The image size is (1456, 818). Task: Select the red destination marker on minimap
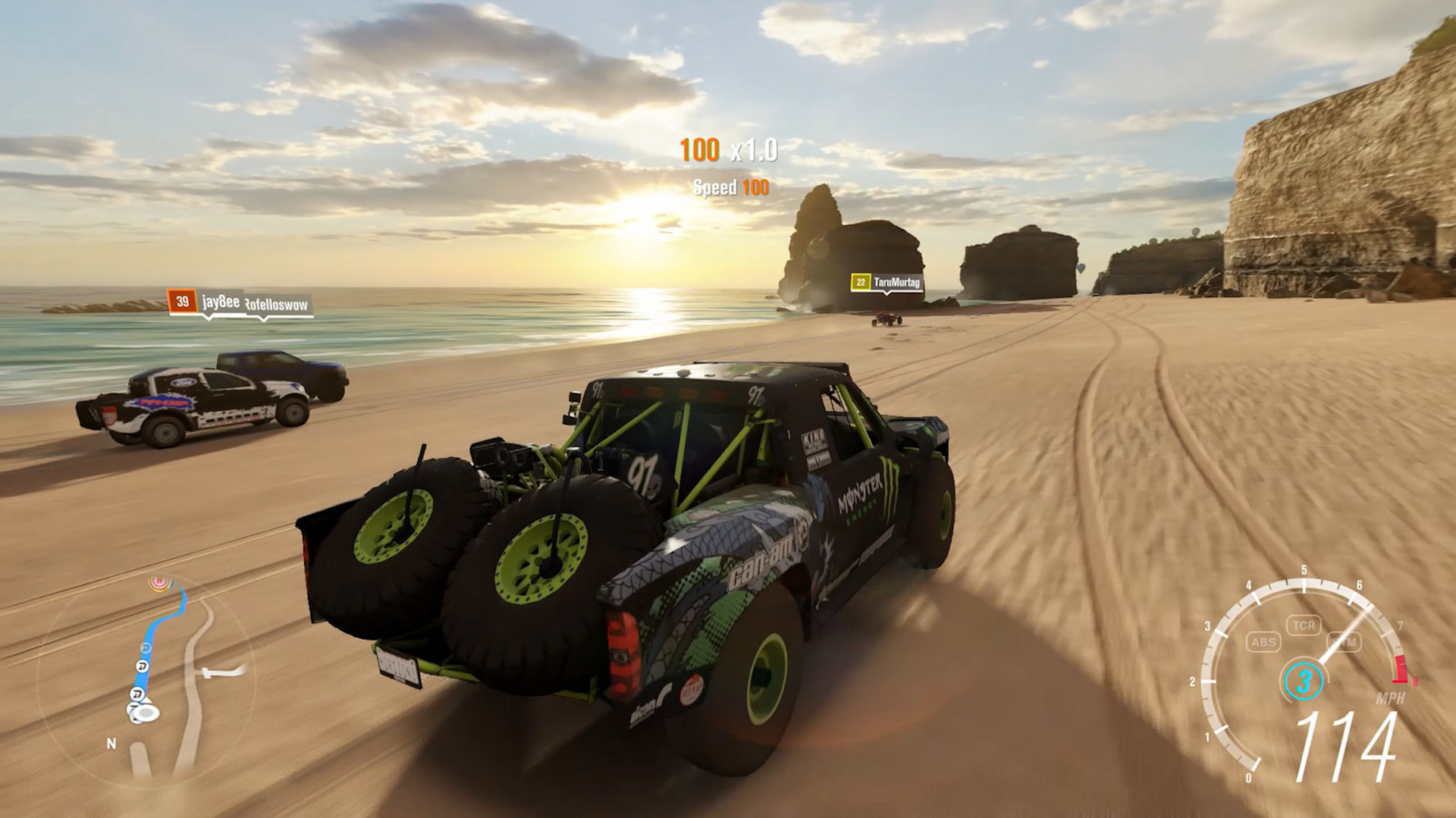click(159, 582)
